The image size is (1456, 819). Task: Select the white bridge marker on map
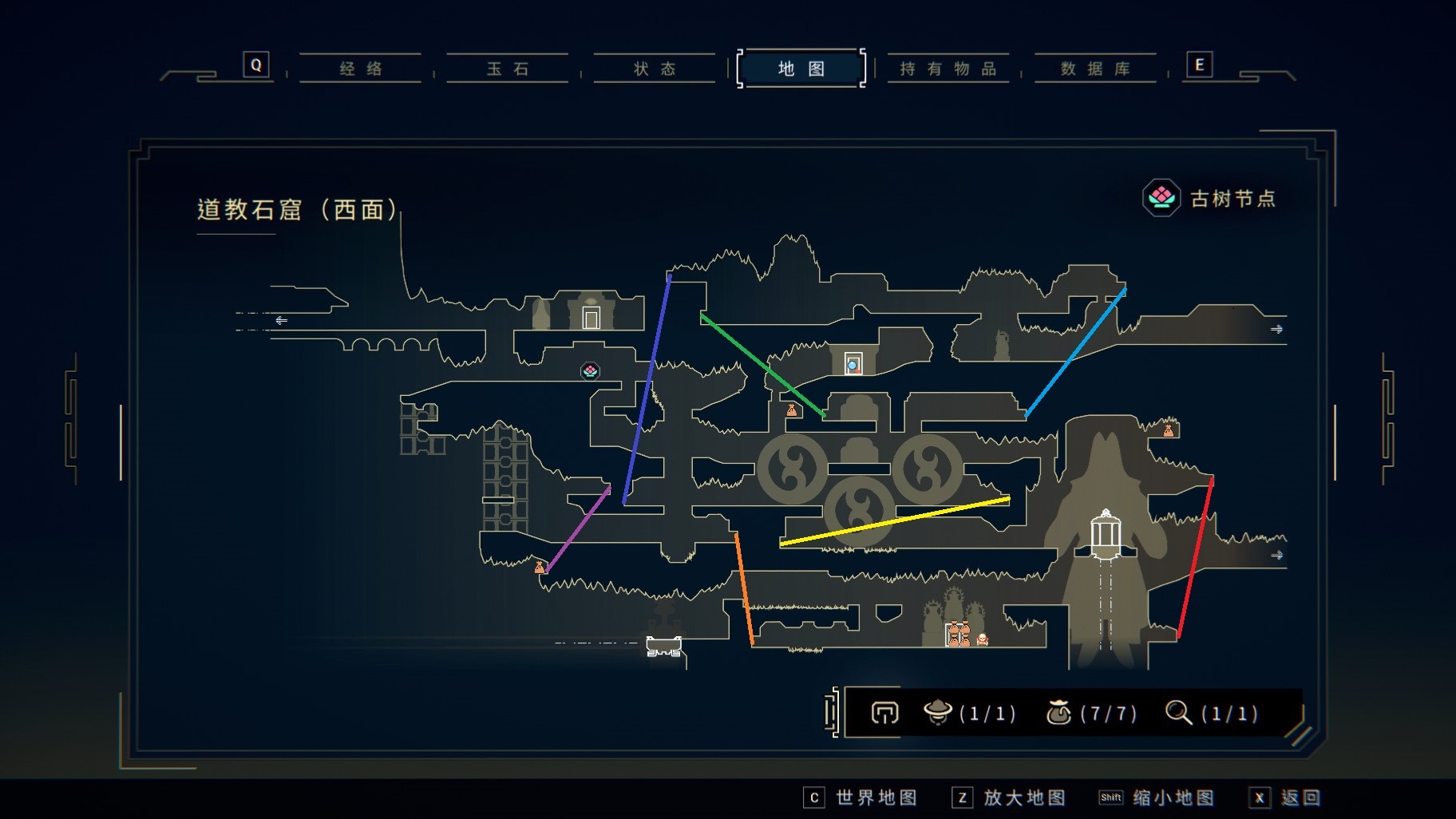point(663,646)
